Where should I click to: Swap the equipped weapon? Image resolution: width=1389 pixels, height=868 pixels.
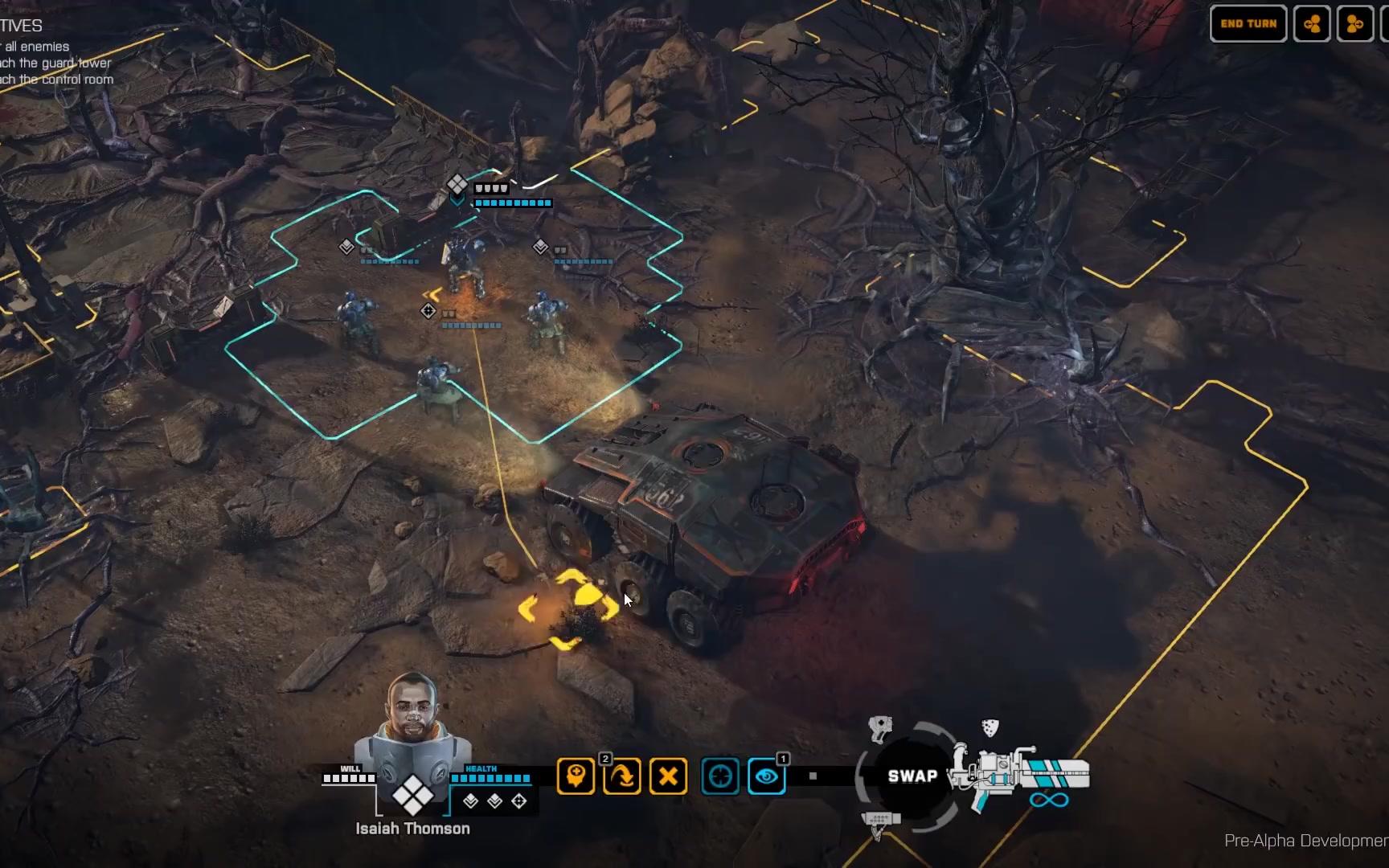click(x=912, y=776)
